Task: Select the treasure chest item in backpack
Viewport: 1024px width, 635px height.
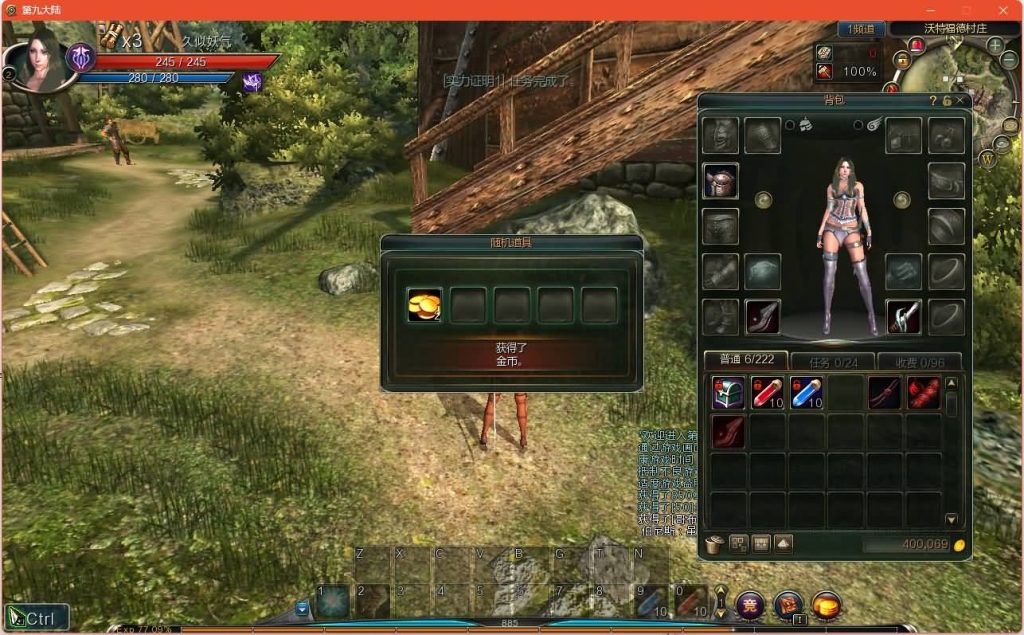Action: 728,392
